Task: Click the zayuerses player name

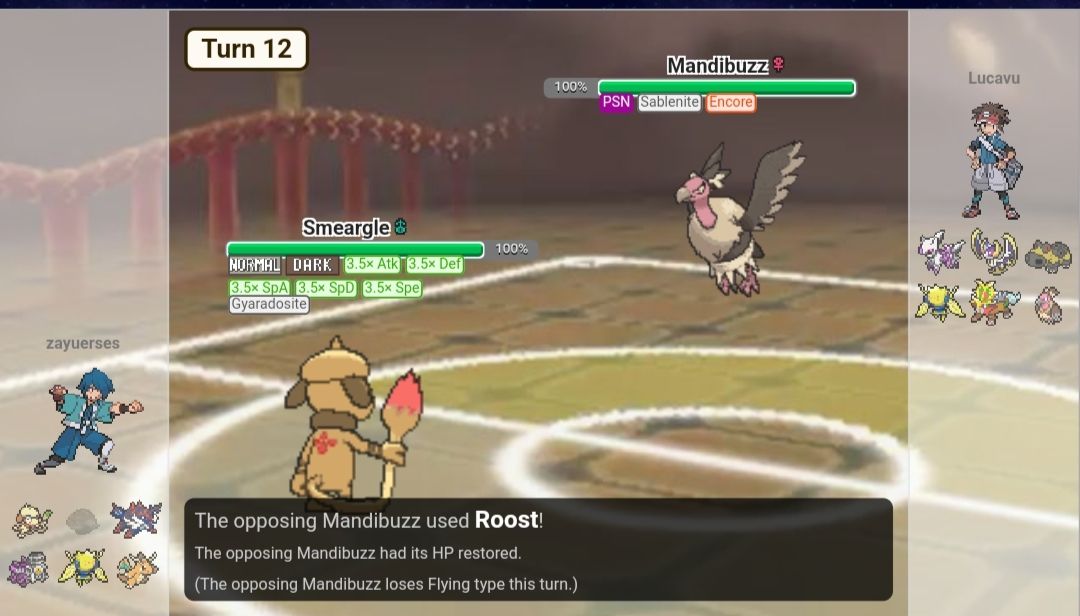Action: point(83,343)
